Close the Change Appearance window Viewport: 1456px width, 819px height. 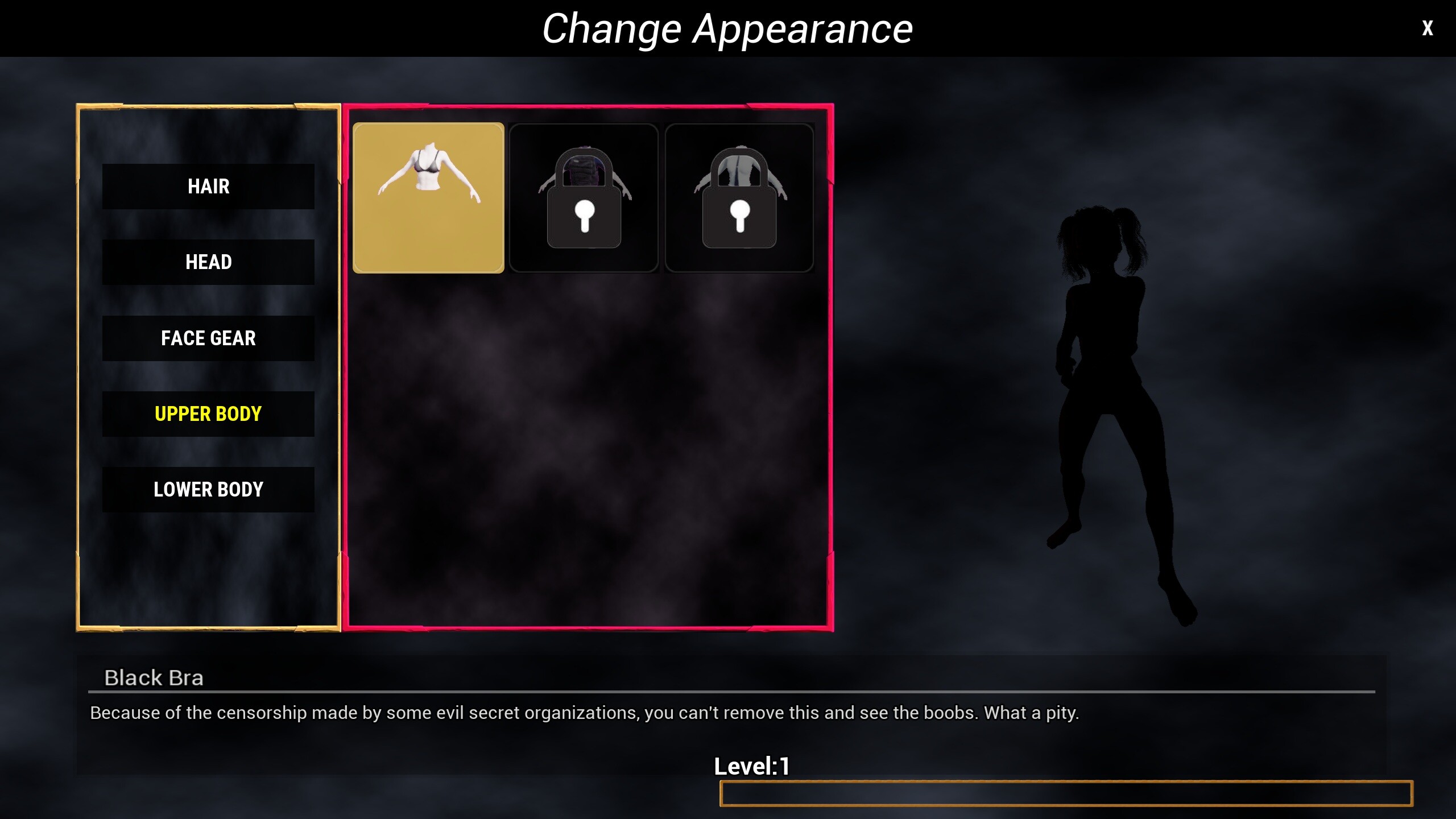coord(1428,27)
